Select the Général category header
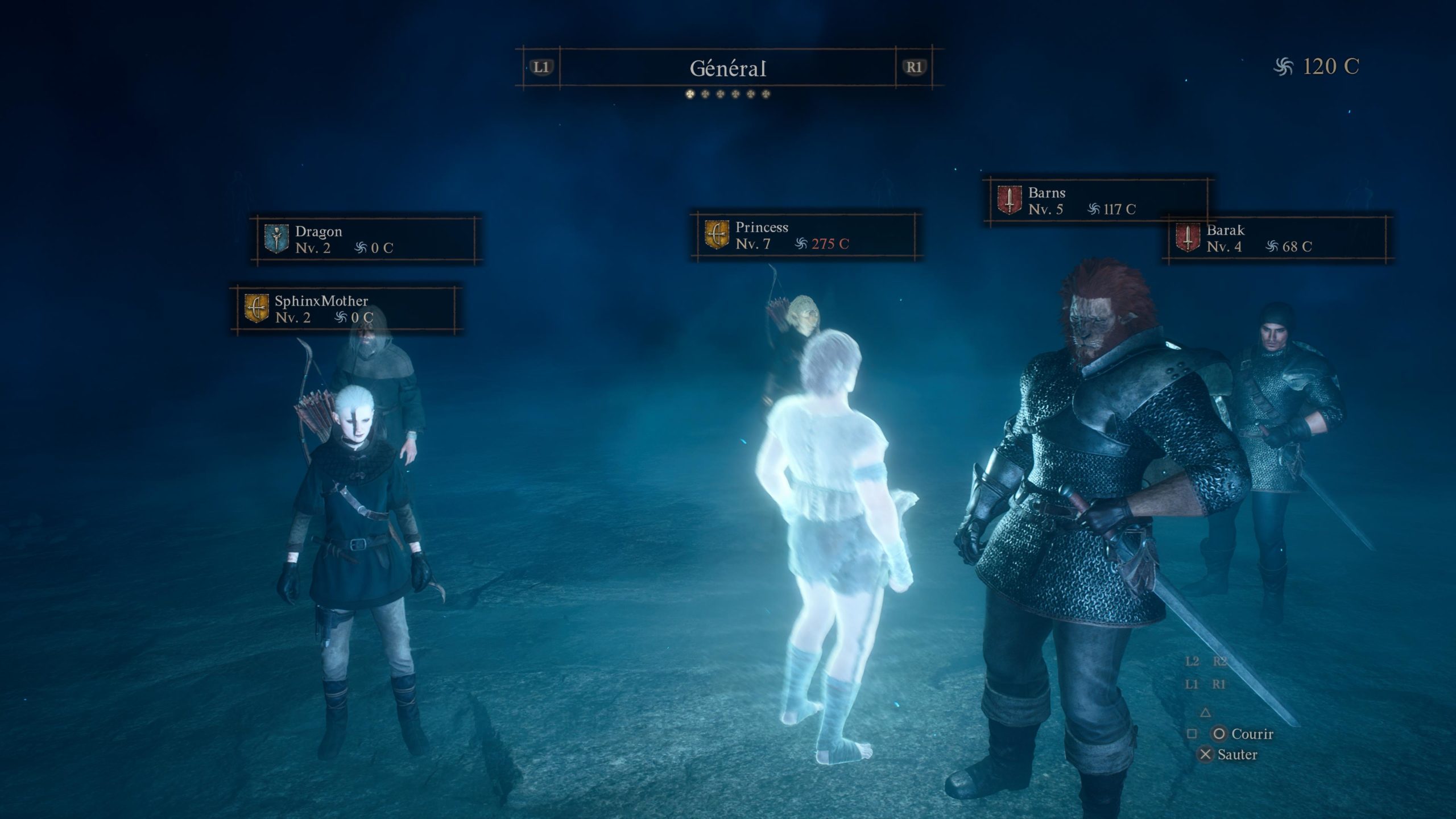This screenshot has width=1456, height=819. pyautogui.click(x=727, y=68)
